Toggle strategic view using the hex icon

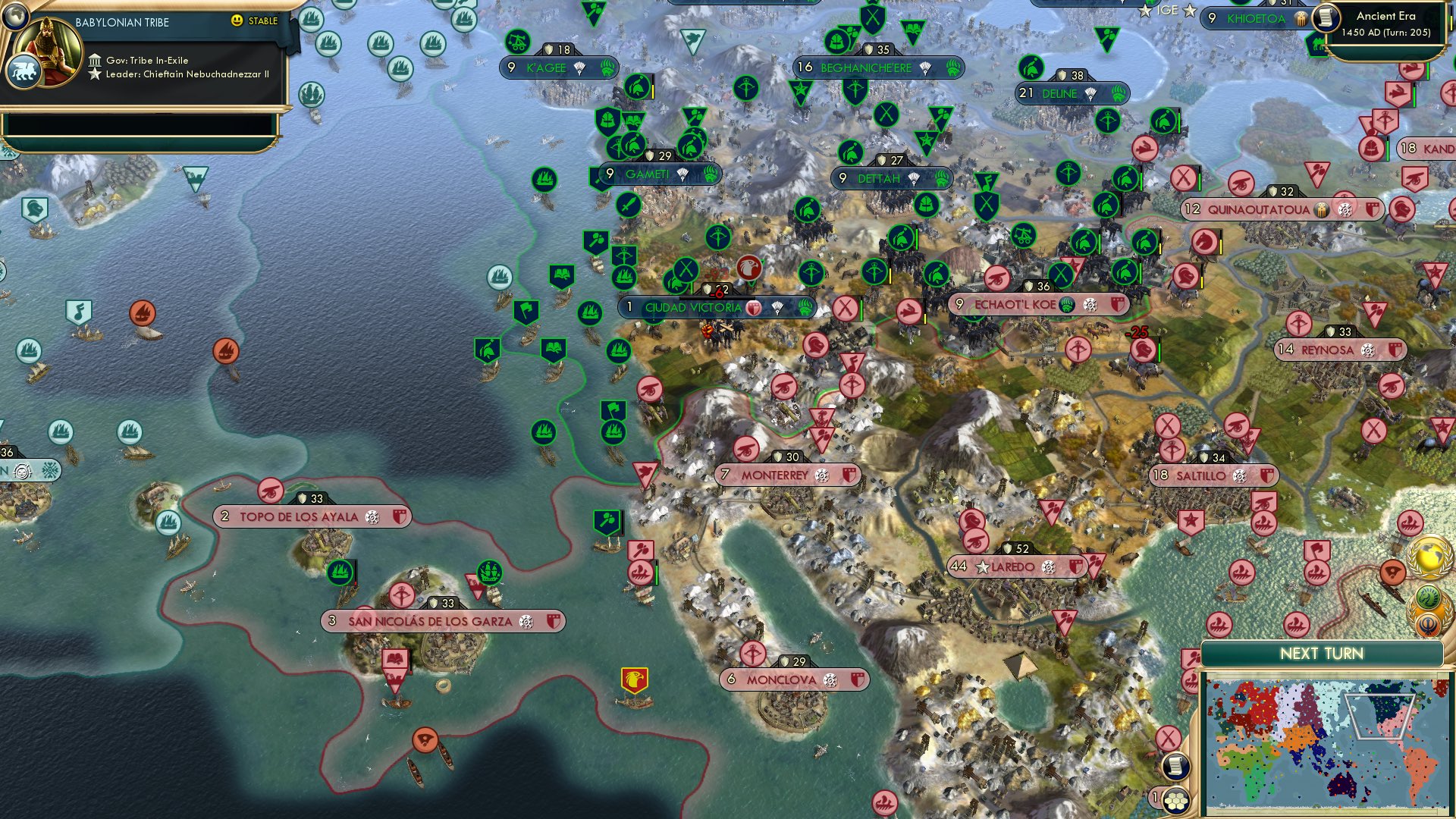click(x=1177, y=801)
